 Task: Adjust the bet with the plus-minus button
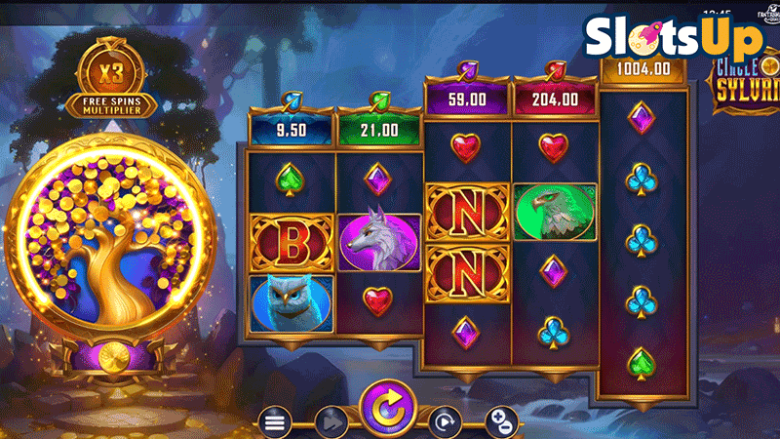502,422
